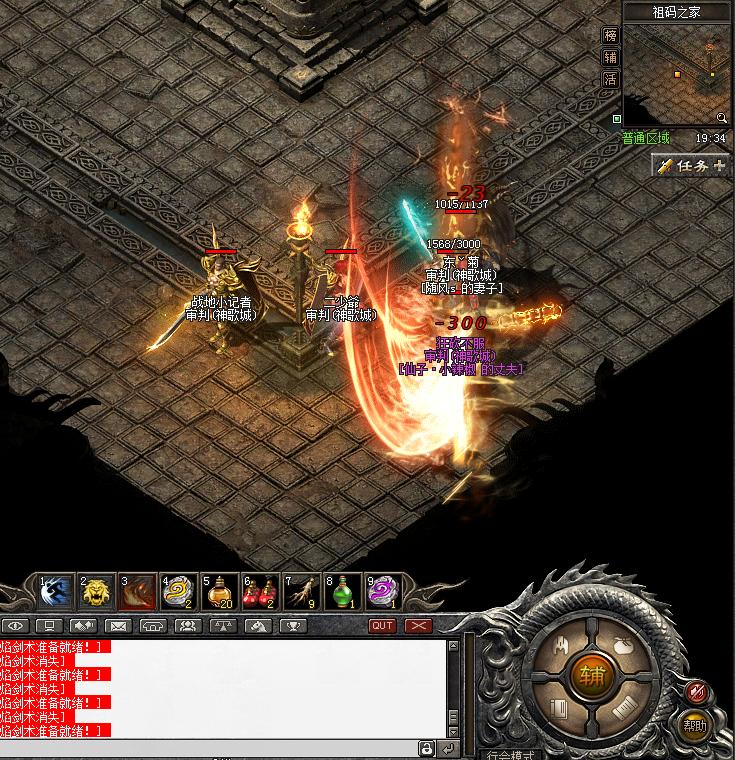This screenshot has height=760, width=735.
Task: Click the red X button above chat
Action: click(418, 626)
